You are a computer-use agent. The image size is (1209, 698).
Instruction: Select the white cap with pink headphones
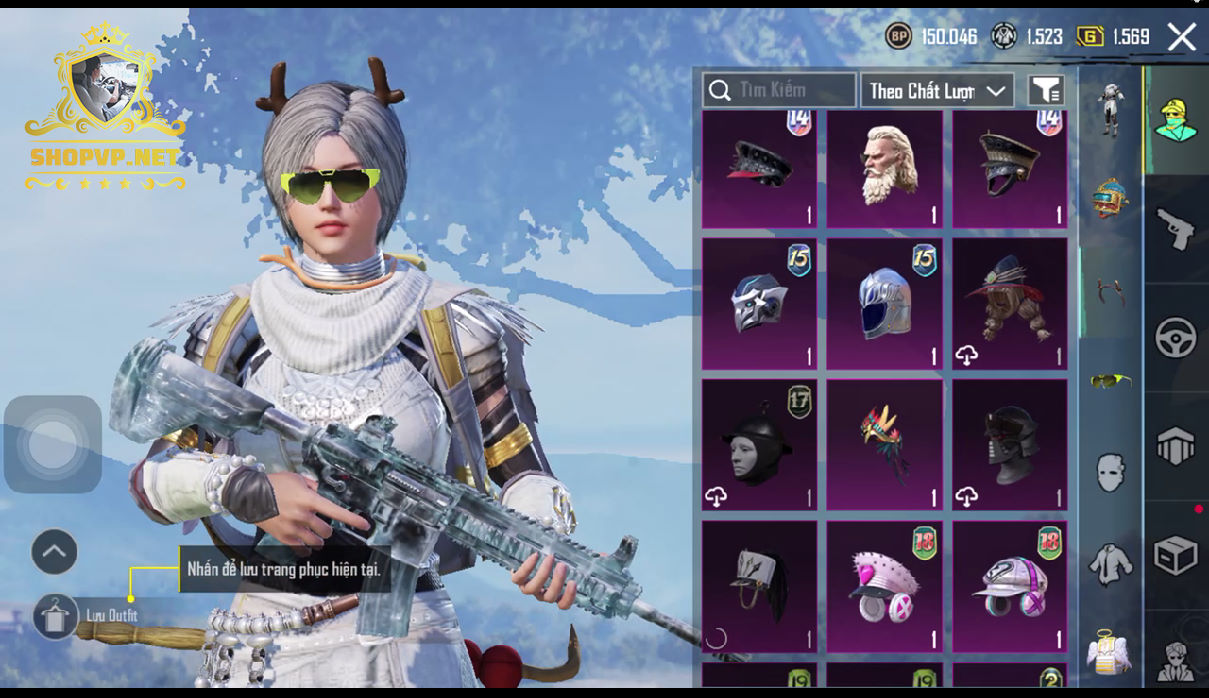pos(1009,586)
